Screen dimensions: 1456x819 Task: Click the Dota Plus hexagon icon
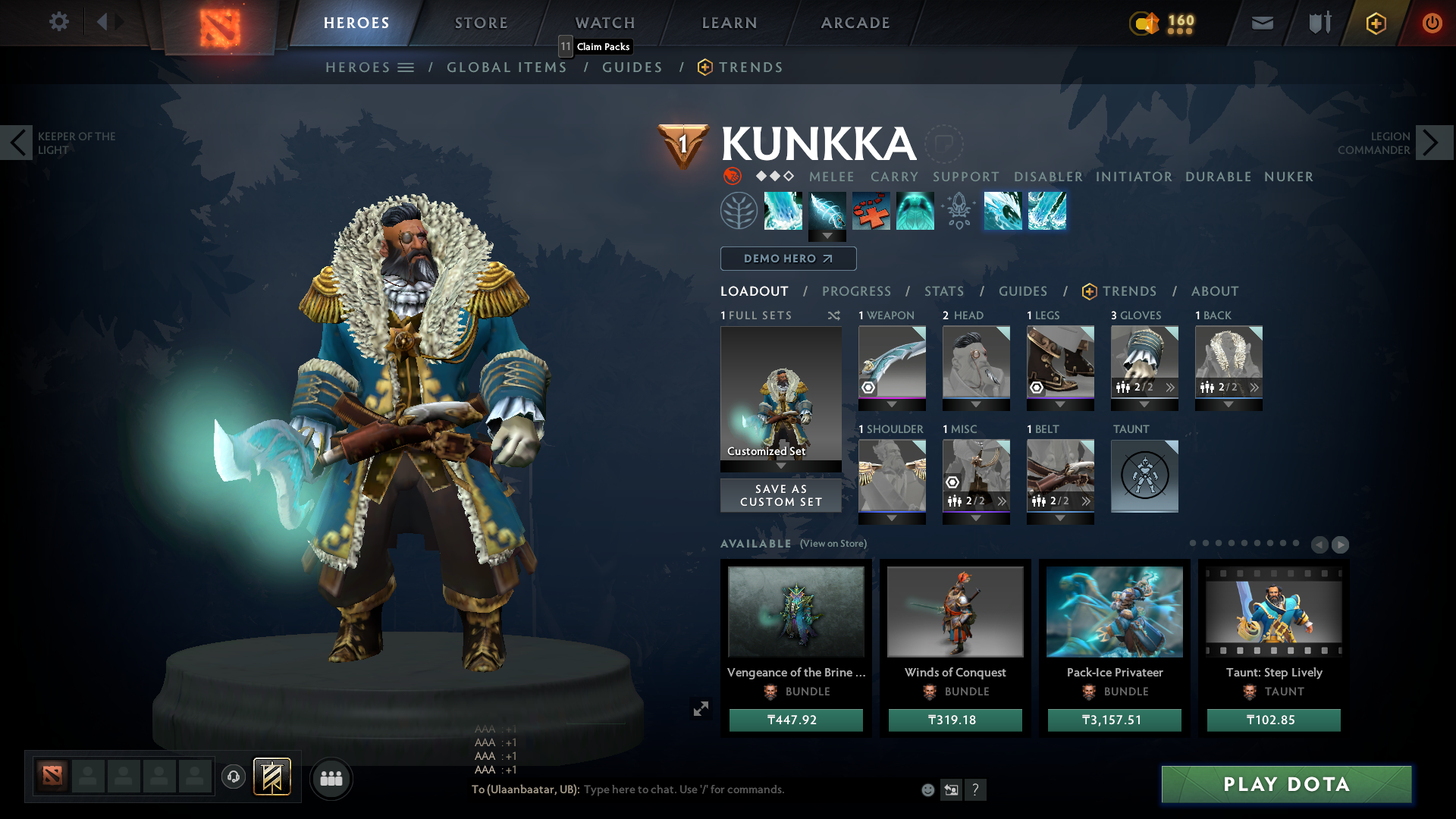point(1375,23)
